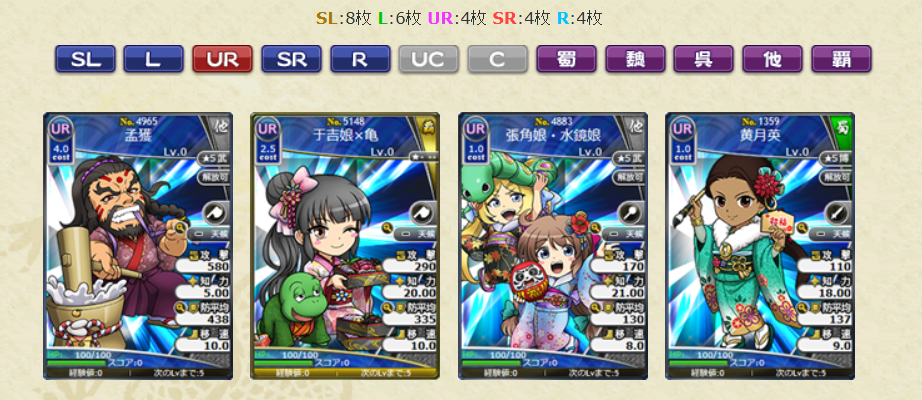
Task: Select the SL rarity filter button
Action: pos(85,59)
